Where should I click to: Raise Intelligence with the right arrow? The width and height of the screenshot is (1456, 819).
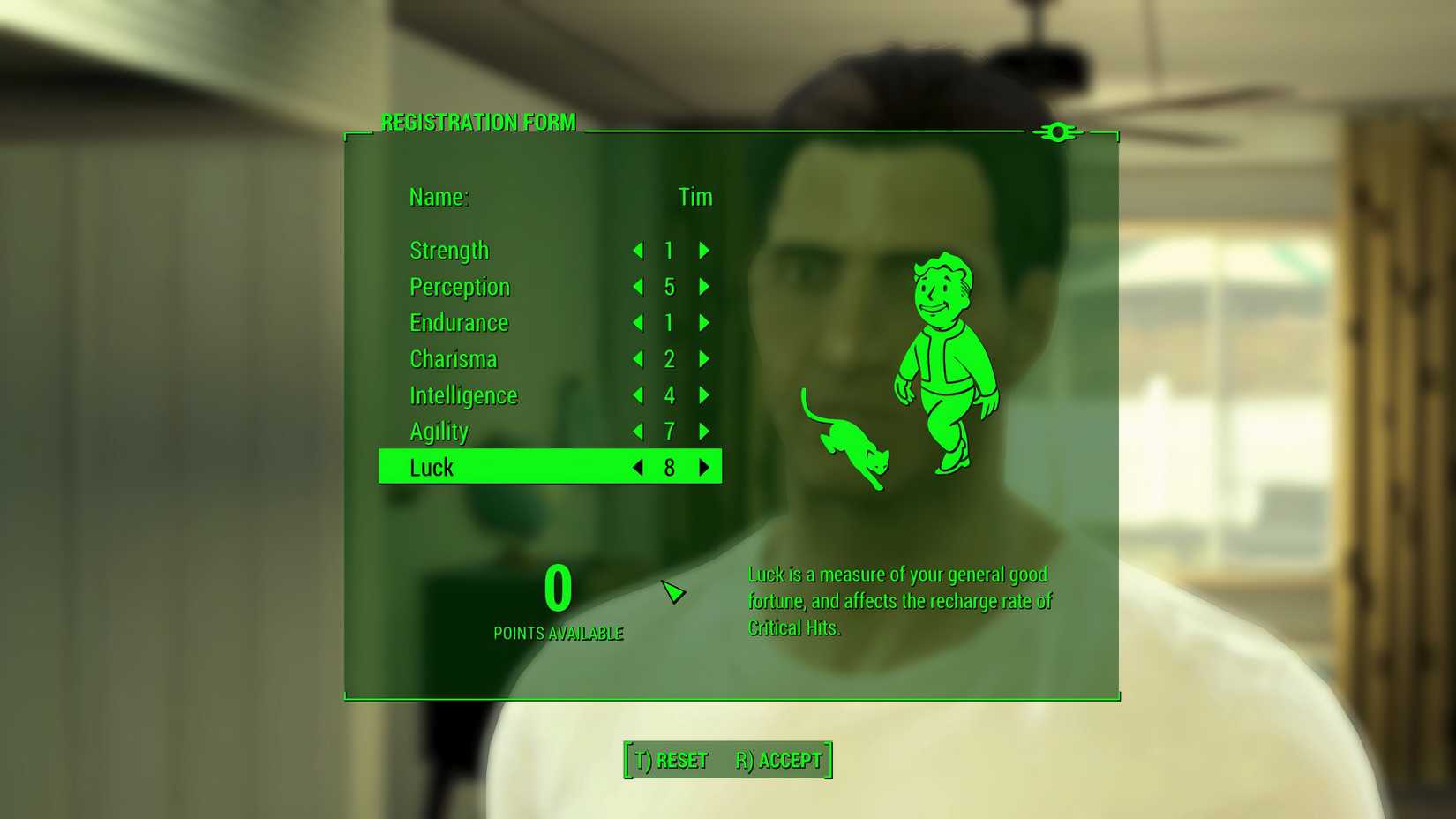[x=703, y=395]
